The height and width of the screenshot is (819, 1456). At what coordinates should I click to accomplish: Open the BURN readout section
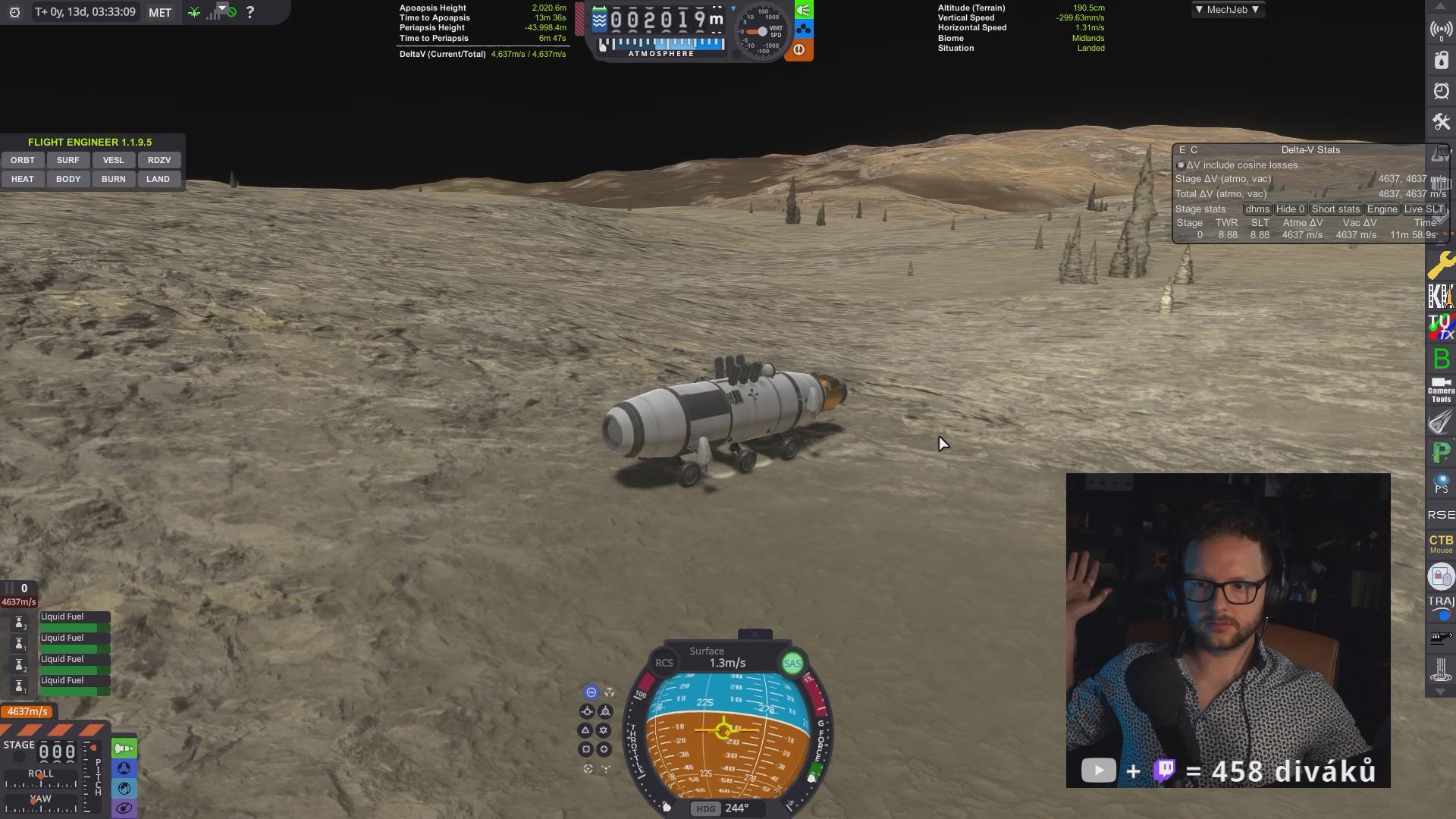tap(114, 179)
